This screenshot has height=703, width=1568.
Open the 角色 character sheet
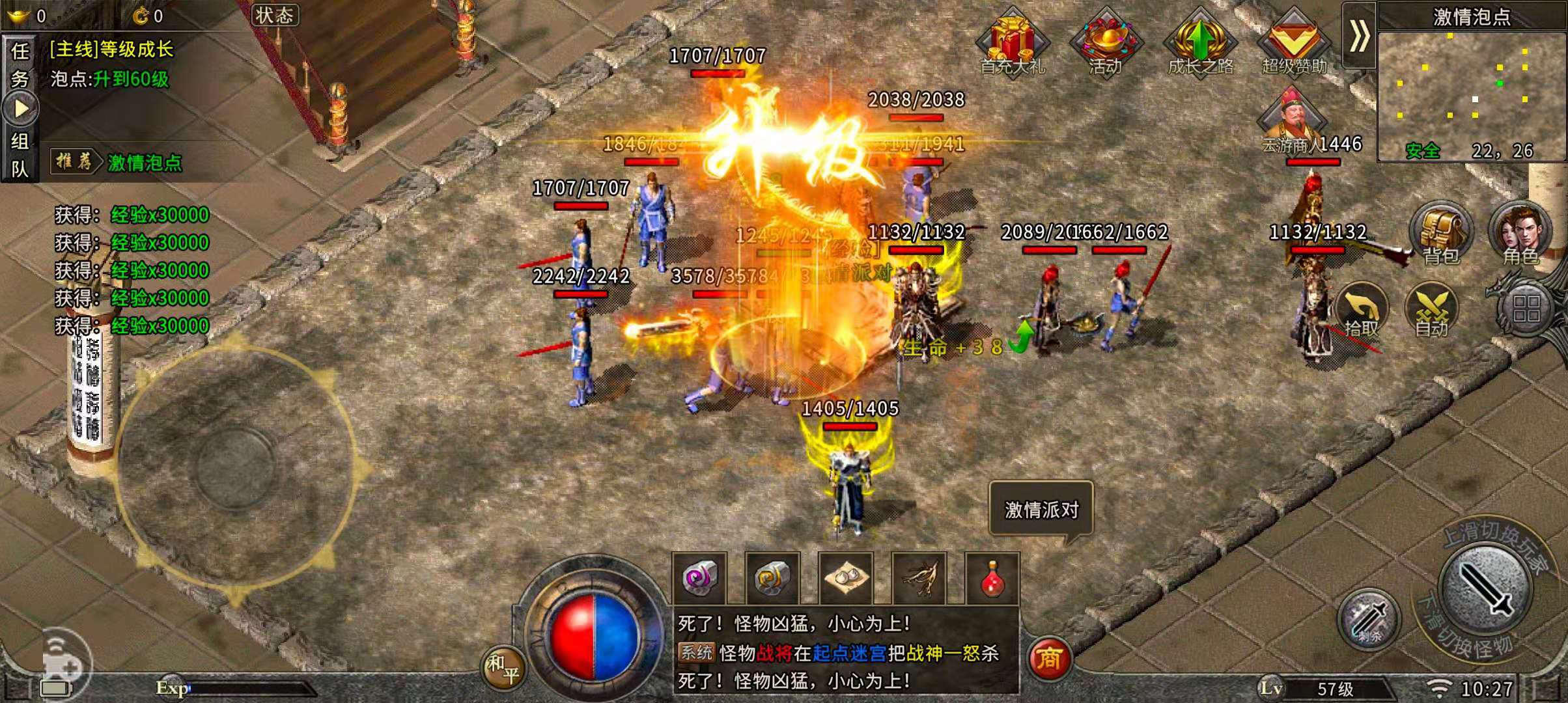(x=1520, y=233)
